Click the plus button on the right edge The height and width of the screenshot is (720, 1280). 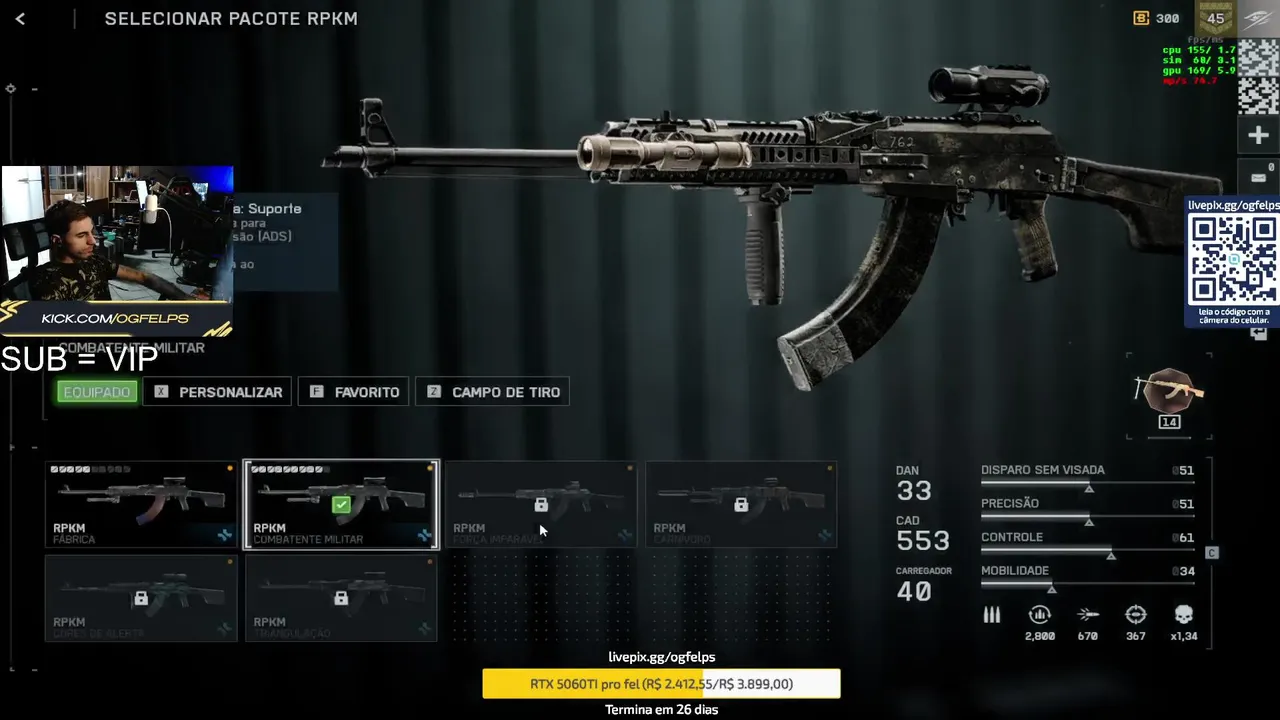pyautogui.click(x=1258, y=135)
